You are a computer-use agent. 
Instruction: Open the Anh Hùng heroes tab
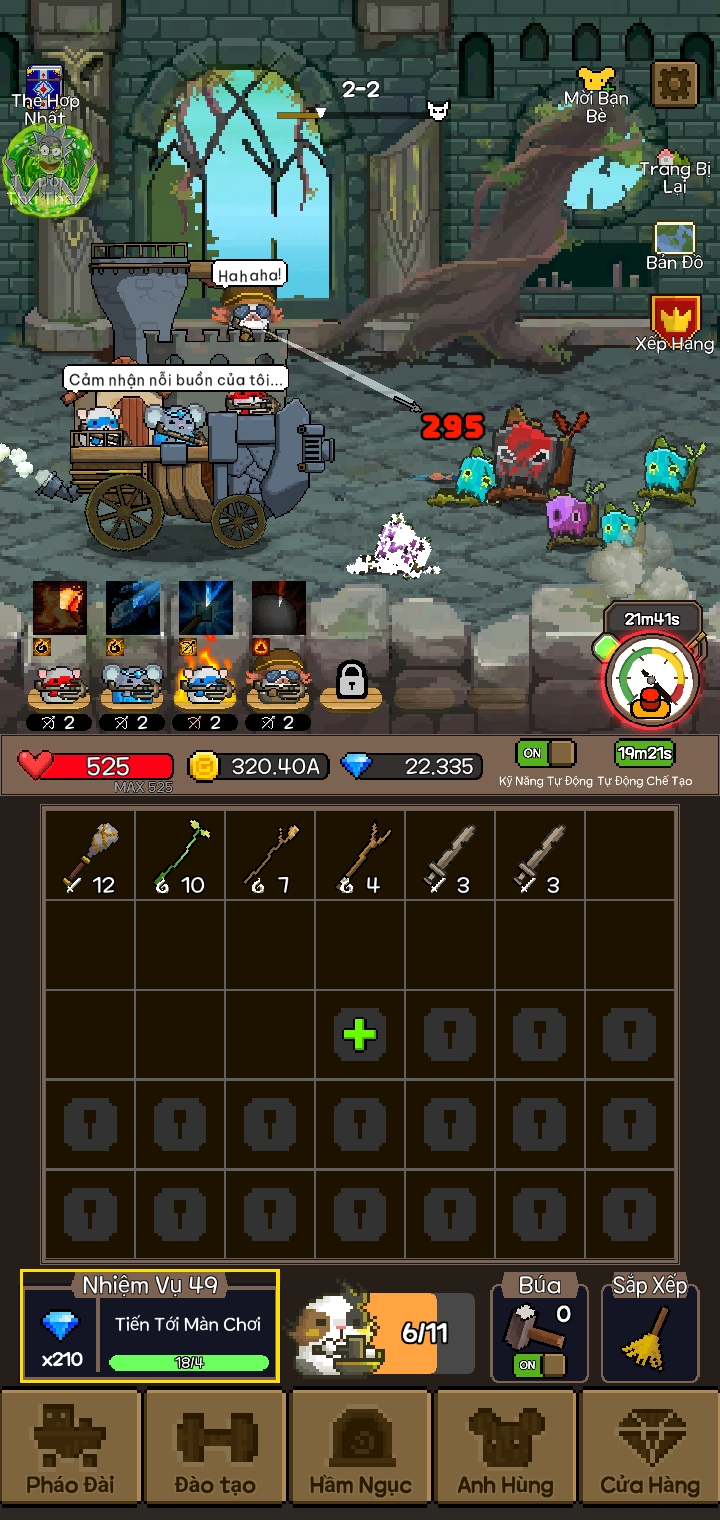[506, 1450]
